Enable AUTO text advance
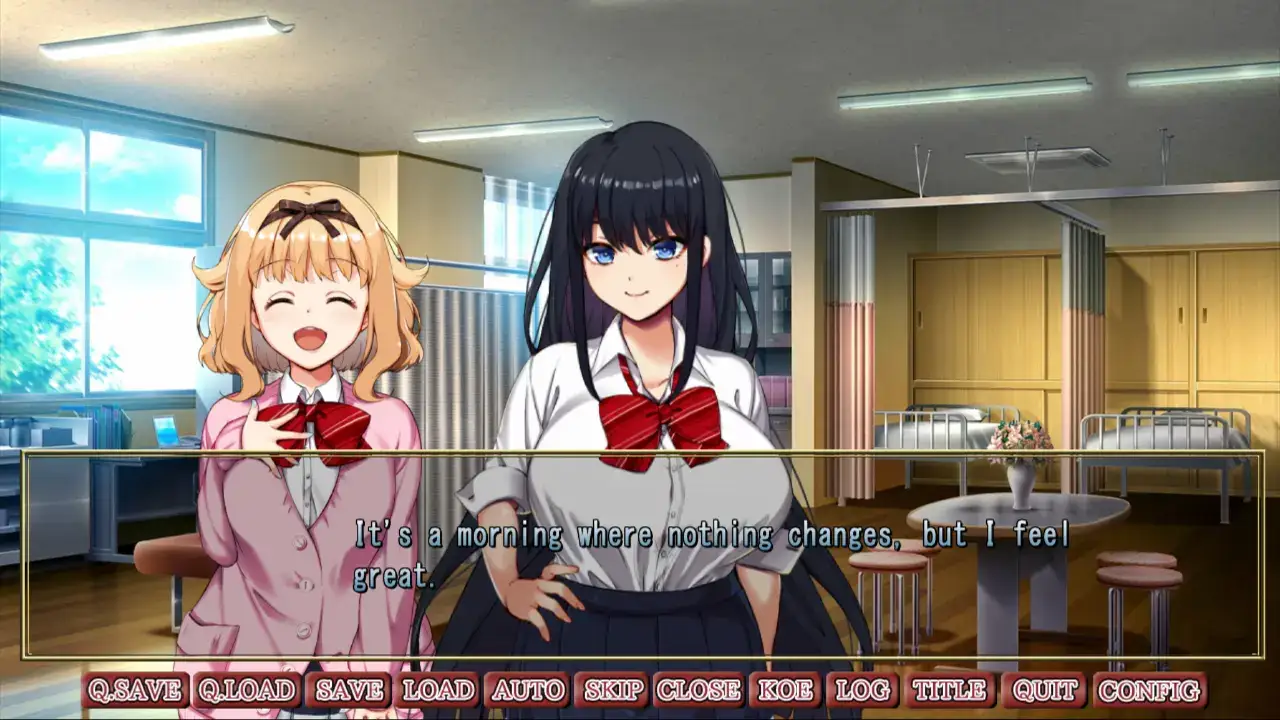Image resolution: width=1280 pixels, height=720 pixels. pos(527,690)
